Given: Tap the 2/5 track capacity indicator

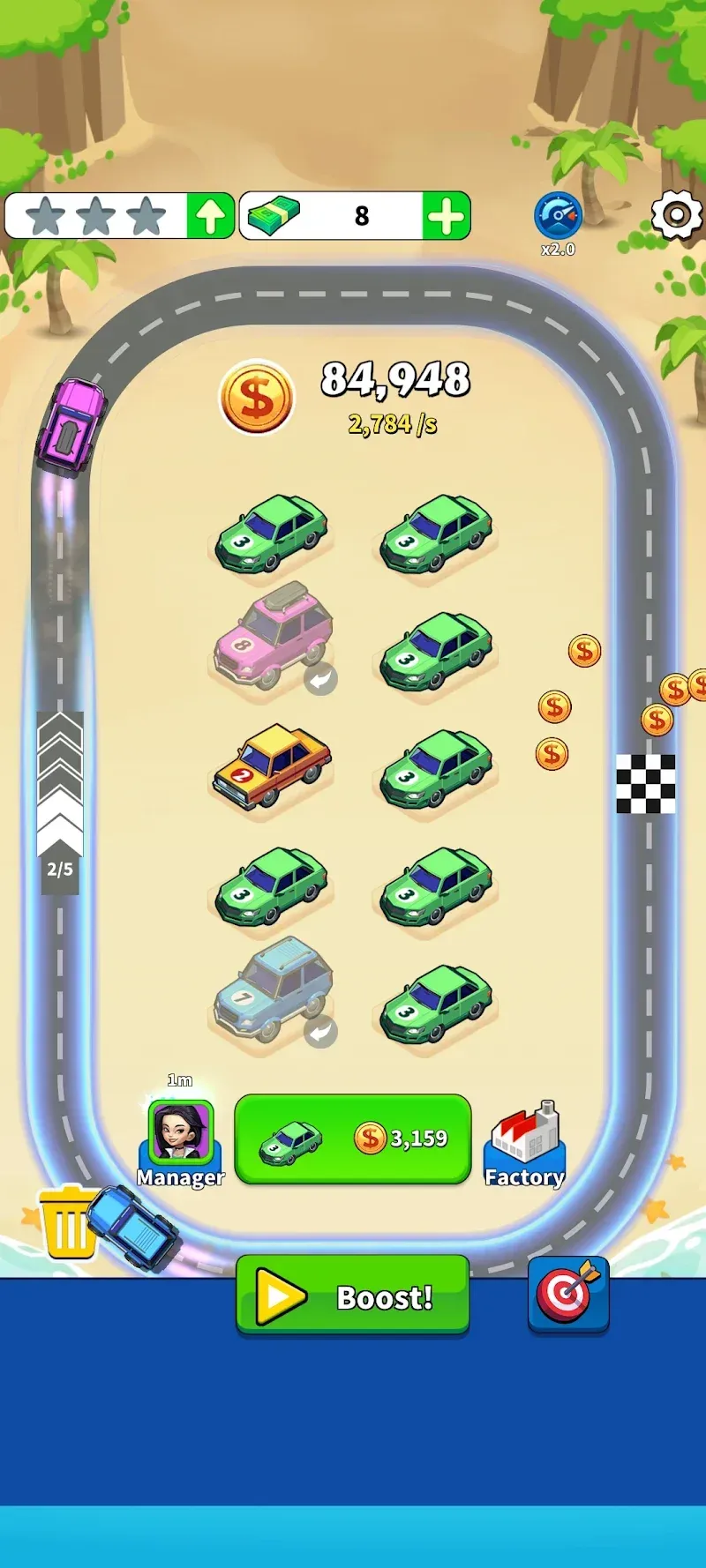Looking at the screenshot, I should (60, 869).
